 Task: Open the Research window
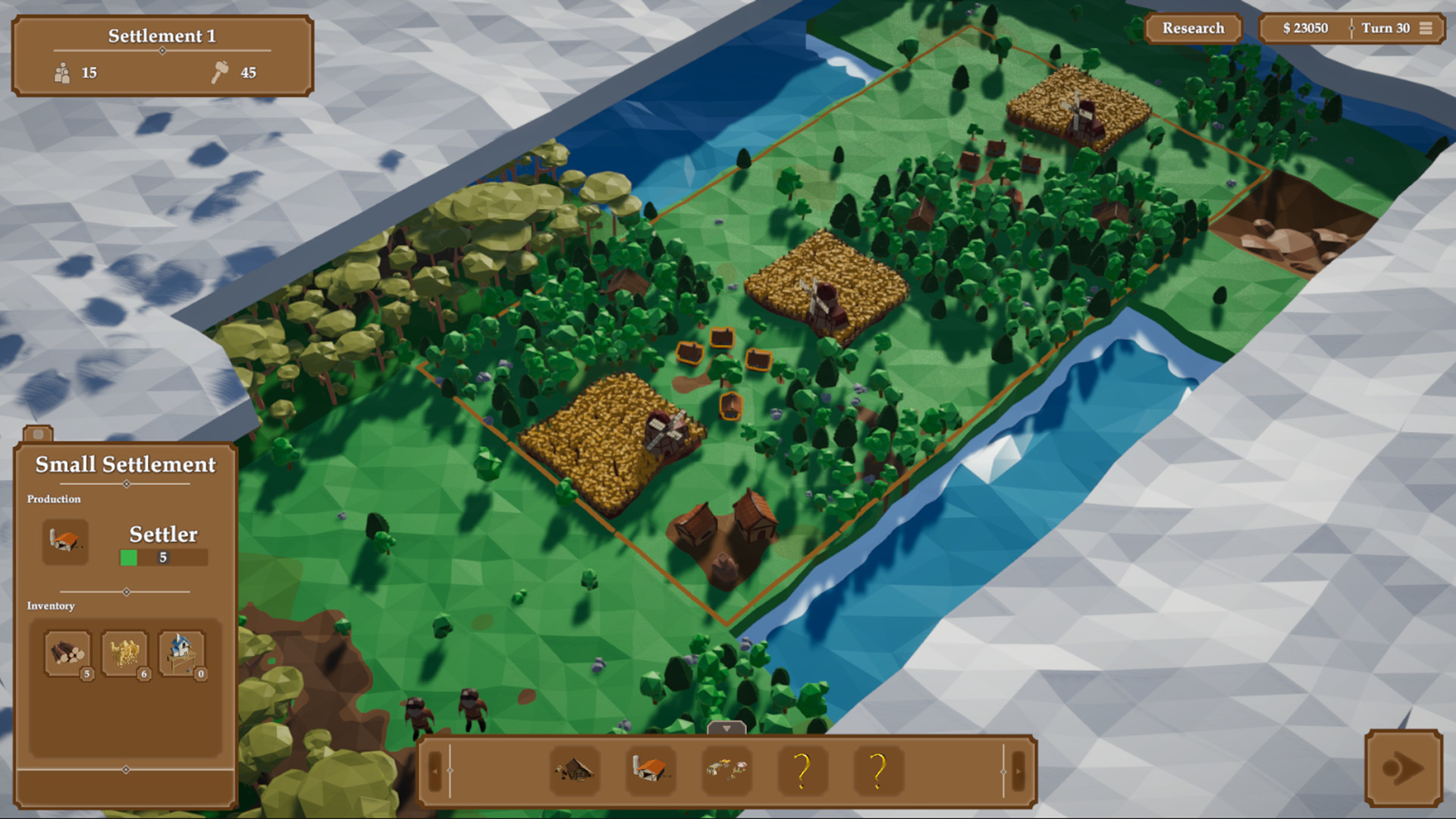coord(1194,28)
